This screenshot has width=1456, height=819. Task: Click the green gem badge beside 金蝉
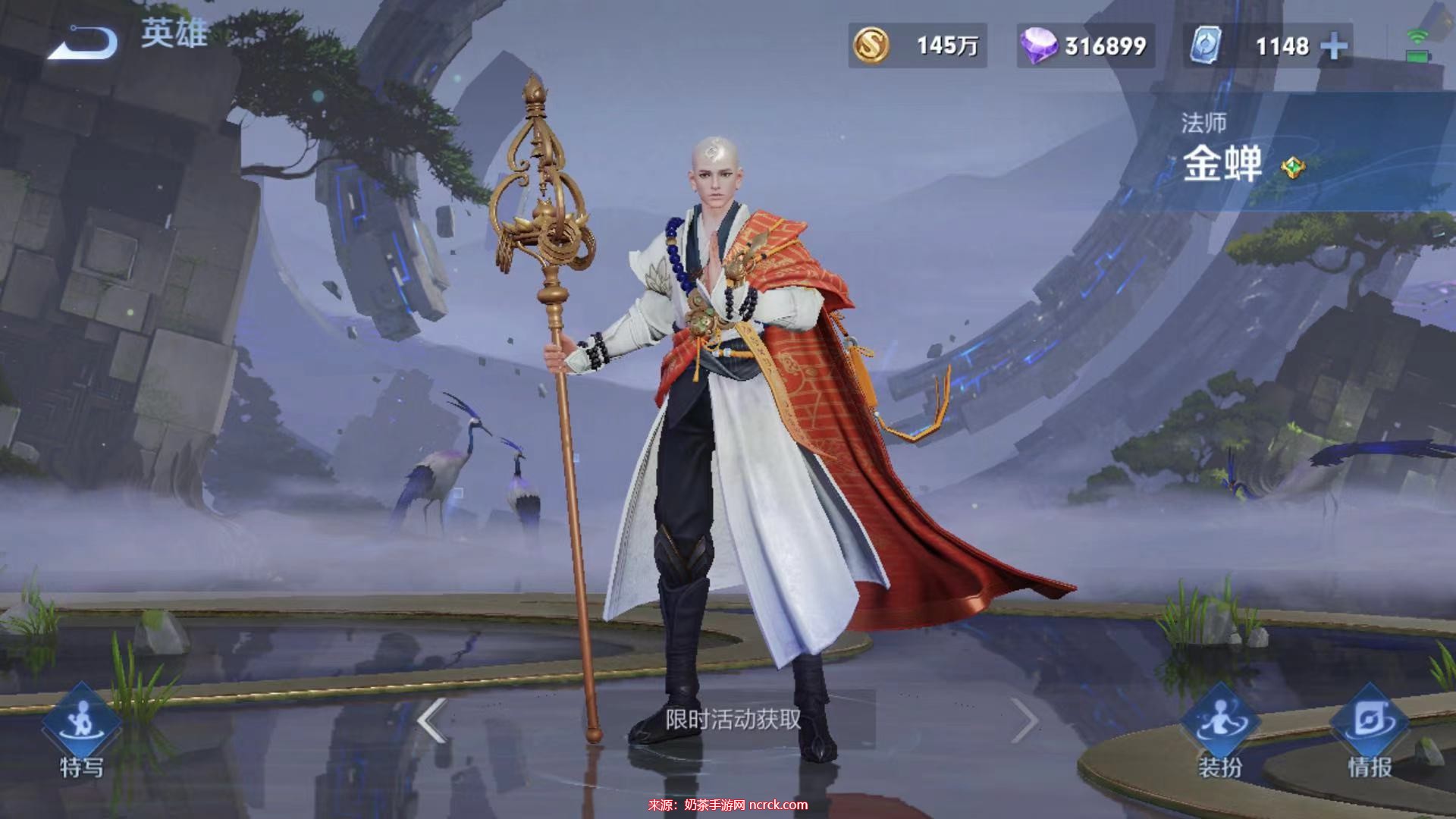[x=1292, y=167]
